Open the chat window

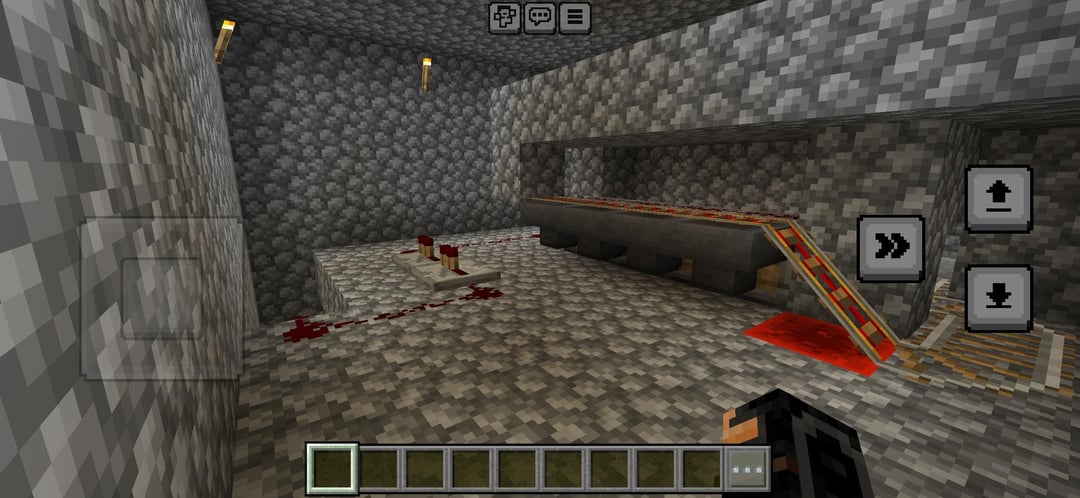[x=540, y=17]
